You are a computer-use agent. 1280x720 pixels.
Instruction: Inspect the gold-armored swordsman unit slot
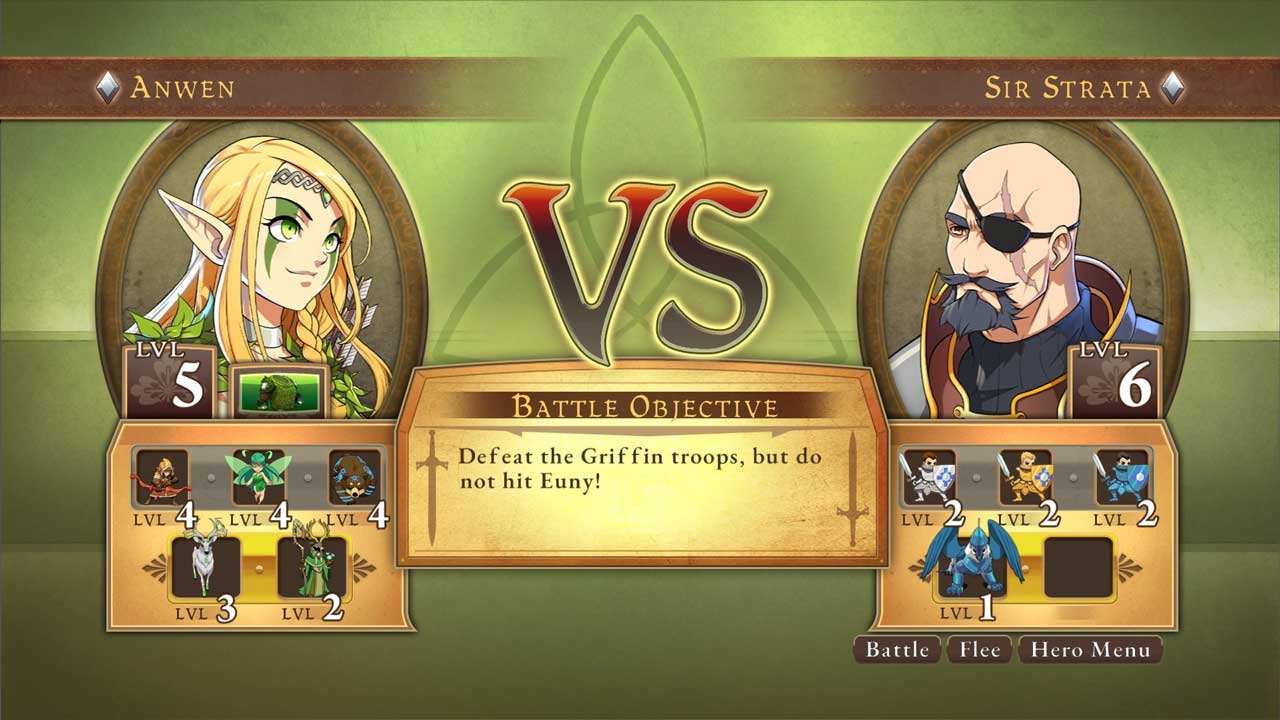tap(1025, 477)
